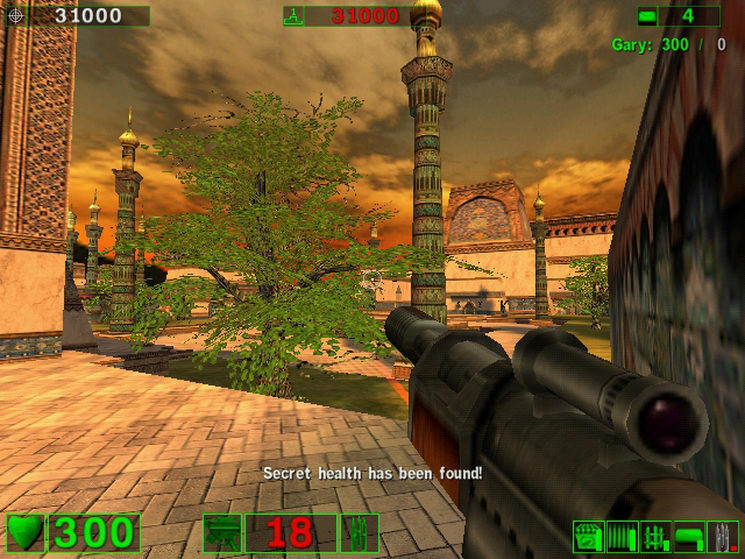The width and height of the screenshot is (745, 559).
Task: Select the current weapon icon beside the ammo count
Action: pyautogui.click(x=222, y=533)
